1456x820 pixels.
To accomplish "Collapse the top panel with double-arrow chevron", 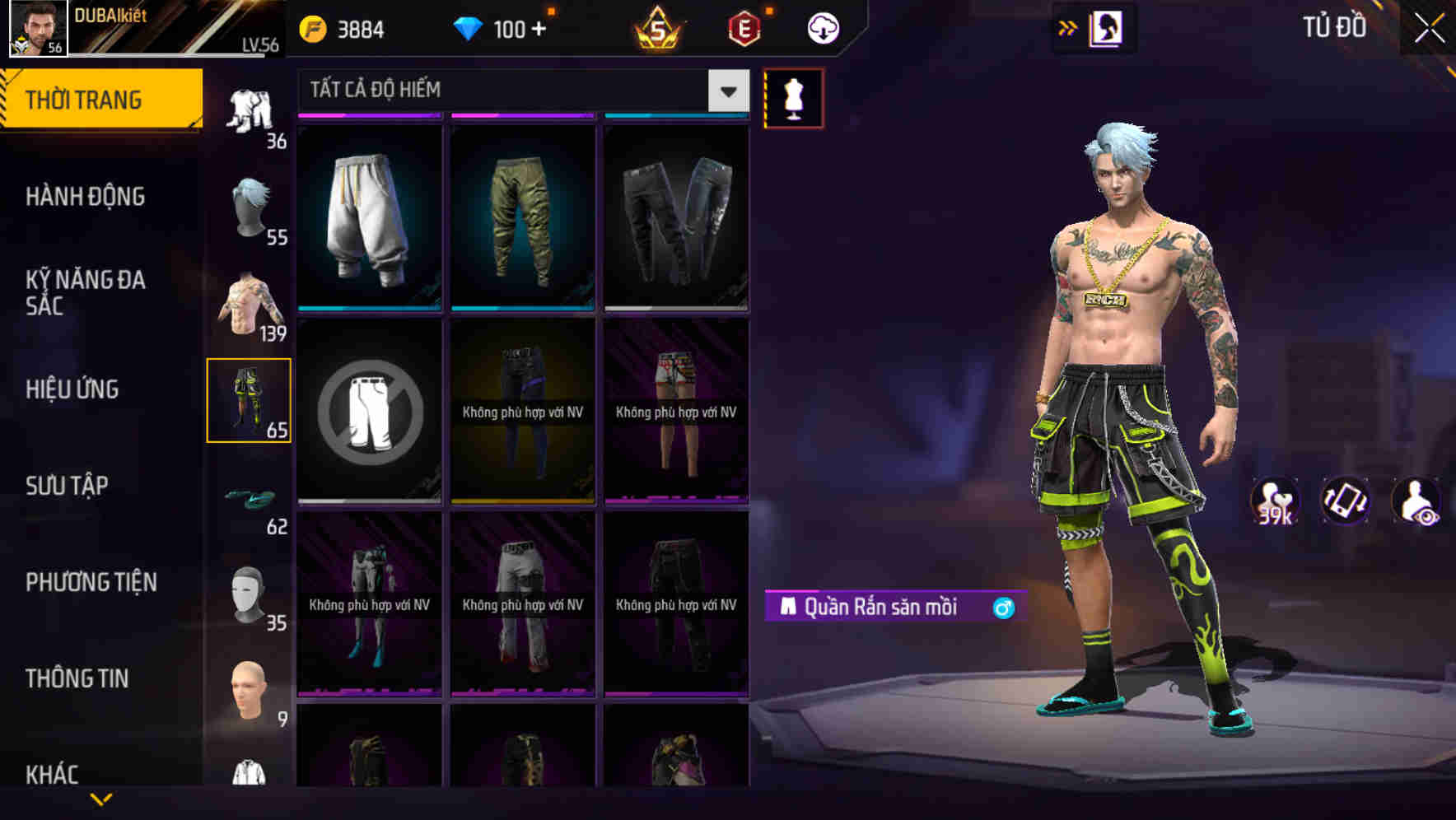I will (x=1068, y=26).
